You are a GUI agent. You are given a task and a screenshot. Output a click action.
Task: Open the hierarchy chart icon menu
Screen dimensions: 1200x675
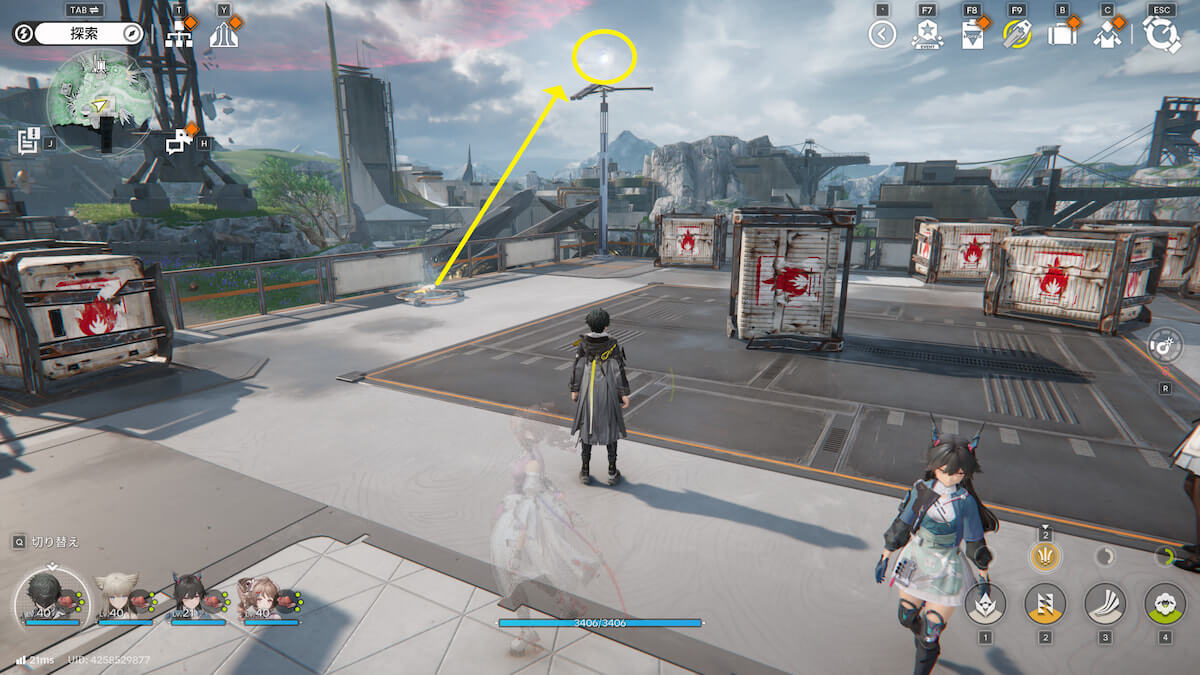179,35
